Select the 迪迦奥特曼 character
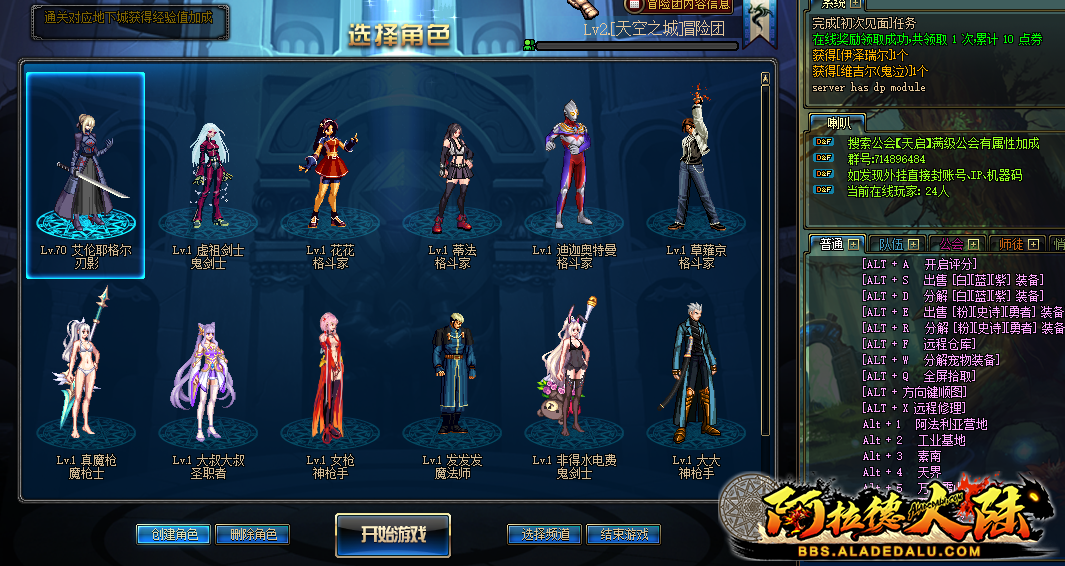Screen dimensions: 1065x566 click(x=573, y=175)
